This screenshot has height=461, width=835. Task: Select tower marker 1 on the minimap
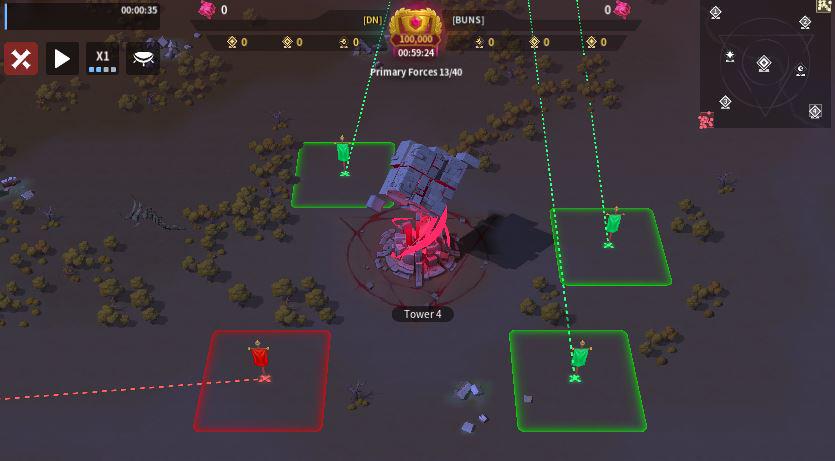(x=716, y=13)
